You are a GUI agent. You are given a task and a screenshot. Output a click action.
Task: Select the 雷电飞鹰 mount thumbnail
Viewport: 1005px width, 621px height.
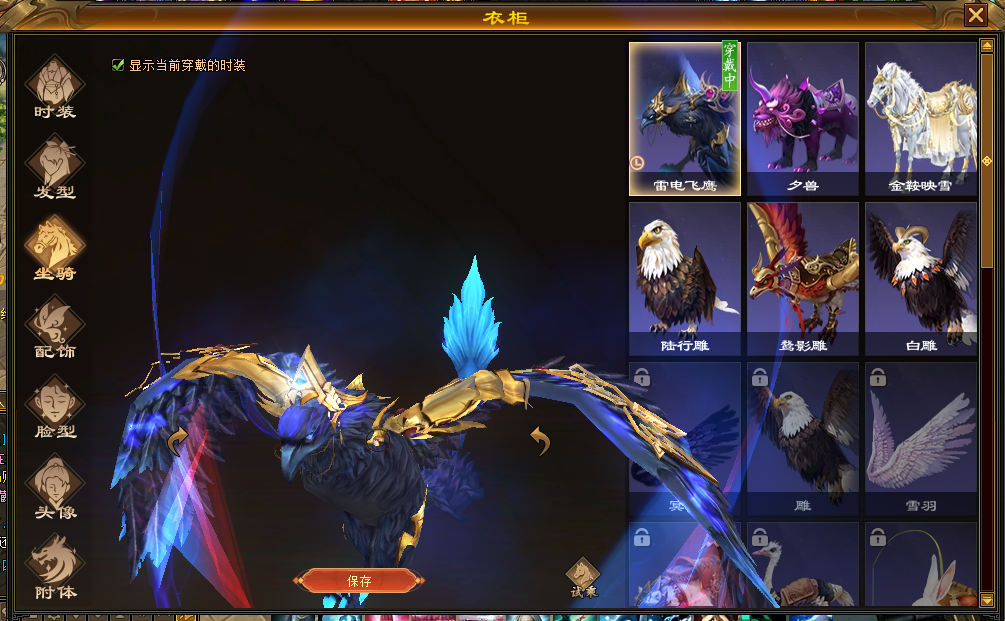coord(684,118)
